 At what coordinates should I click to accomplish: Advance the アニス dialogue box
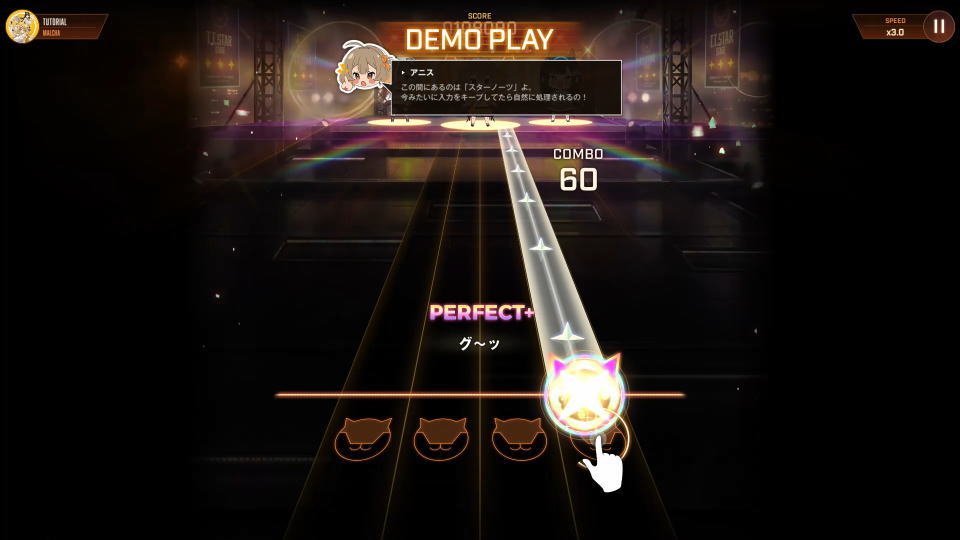507,88
